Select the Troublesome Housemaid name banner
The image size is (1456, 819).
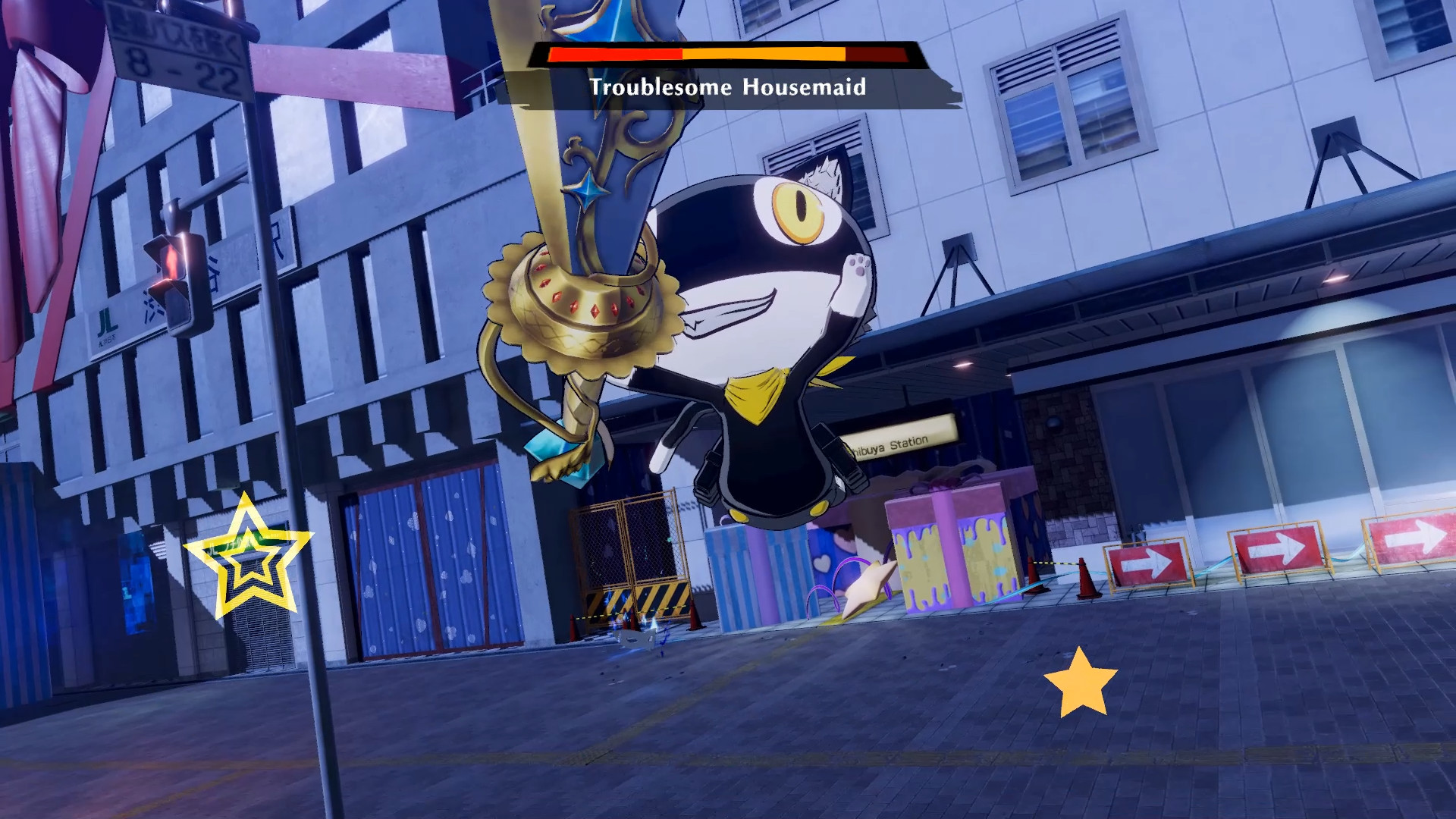(x=728, y=87)
